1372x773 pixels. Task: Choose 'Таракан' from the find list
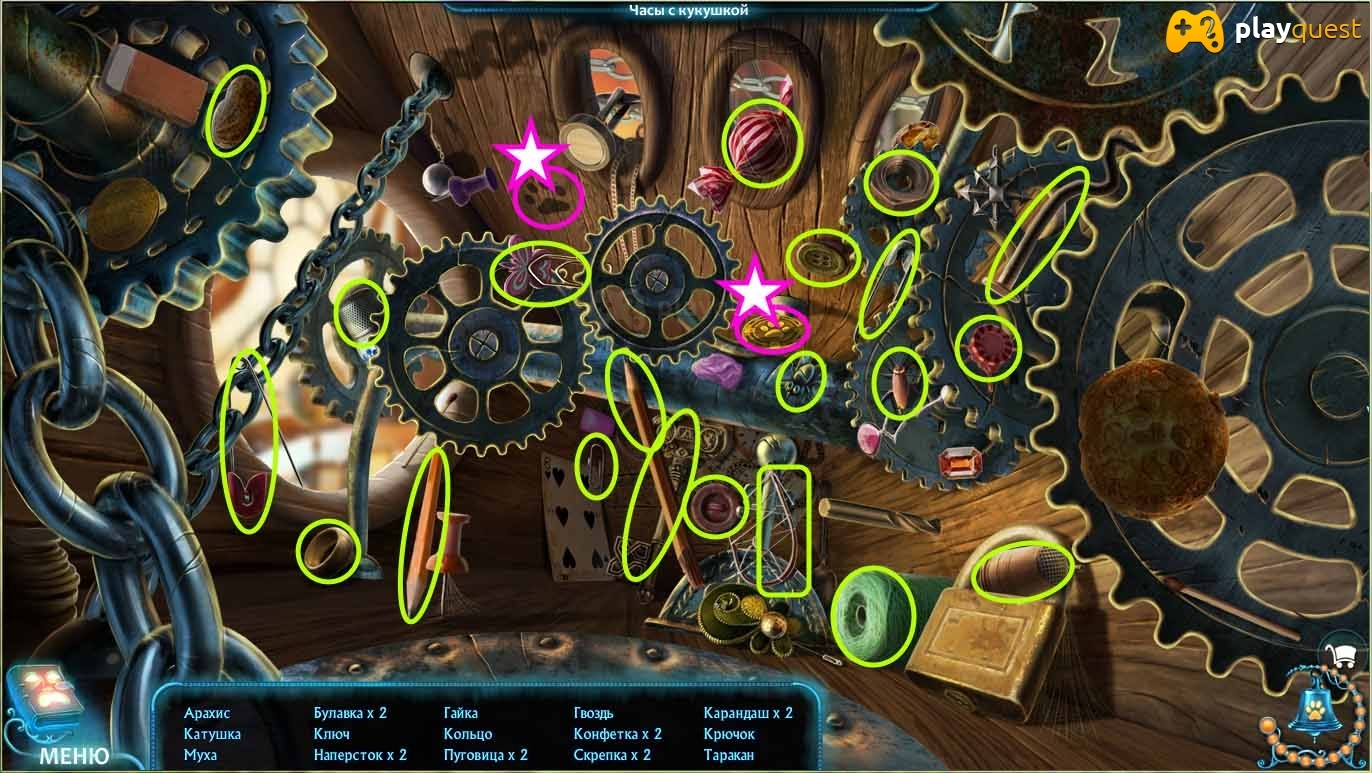tap(729, 755)
